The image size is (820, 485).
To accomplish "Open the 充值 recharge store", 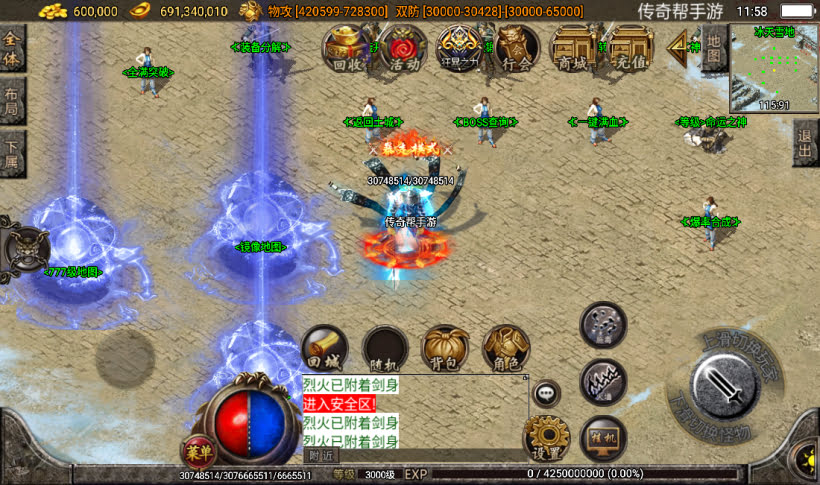I will [x=631, y=48].
